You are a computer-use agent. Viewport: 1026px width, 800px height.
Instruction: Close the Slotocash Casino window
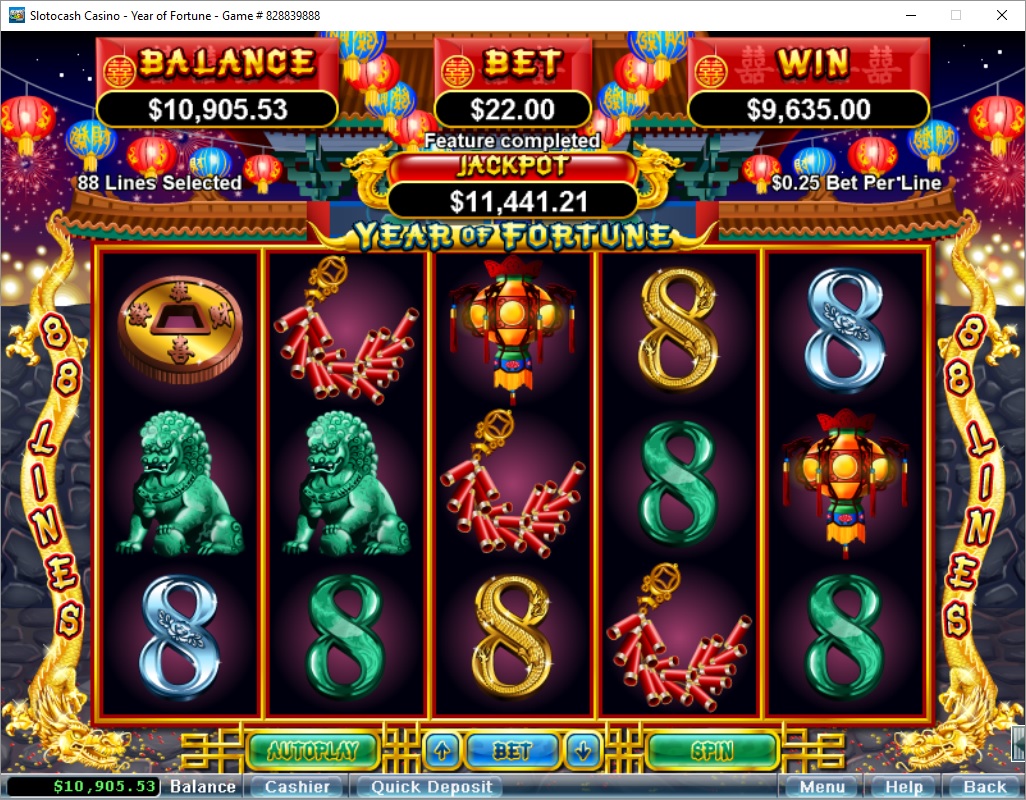pos(1002,15)
